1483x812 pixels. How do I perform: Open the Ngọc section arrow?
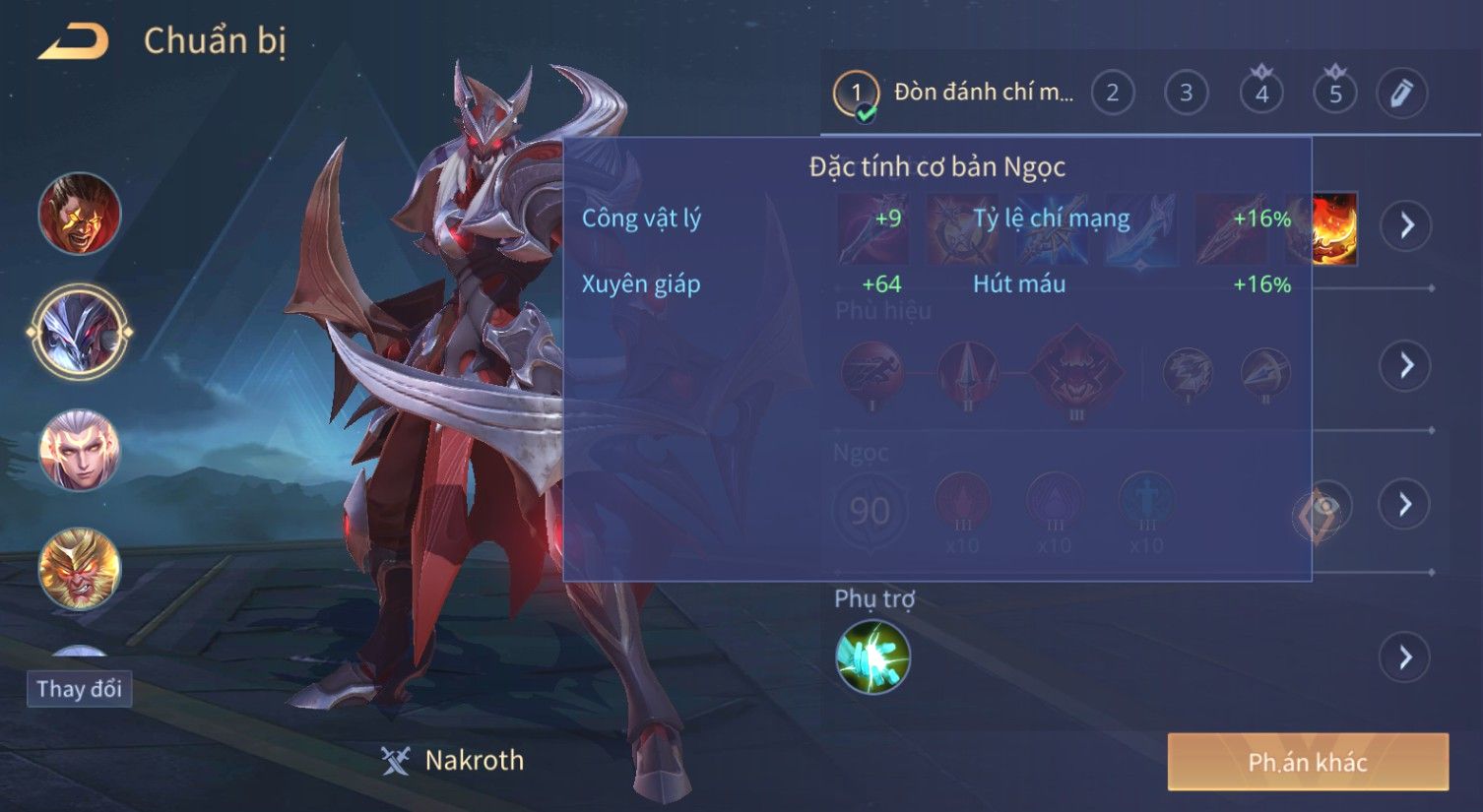click(1405, 504)
